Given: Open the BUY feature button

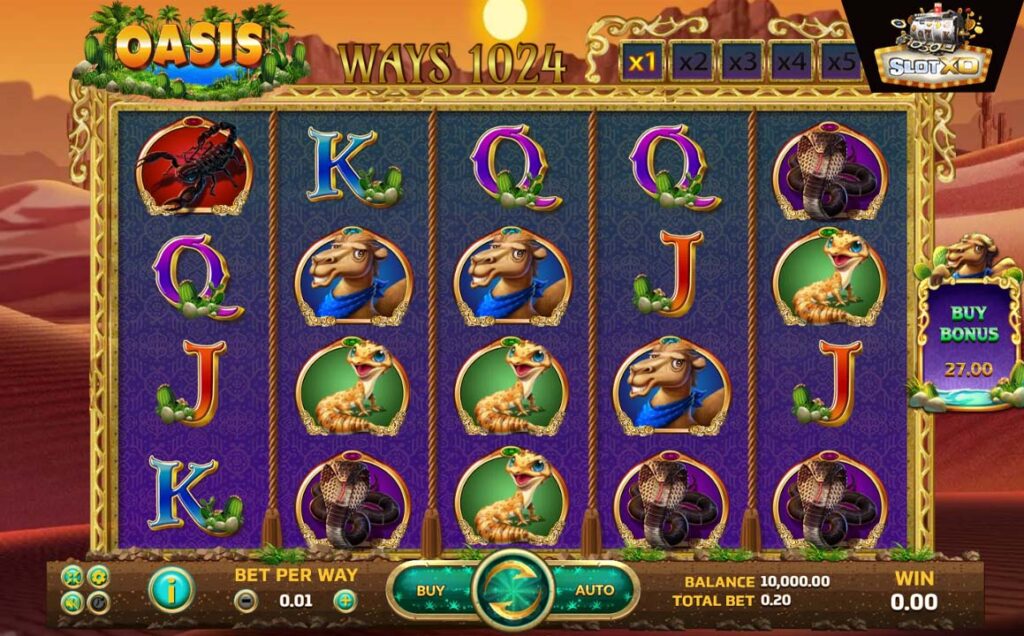Looking at the screenshot, I should 430,590.
